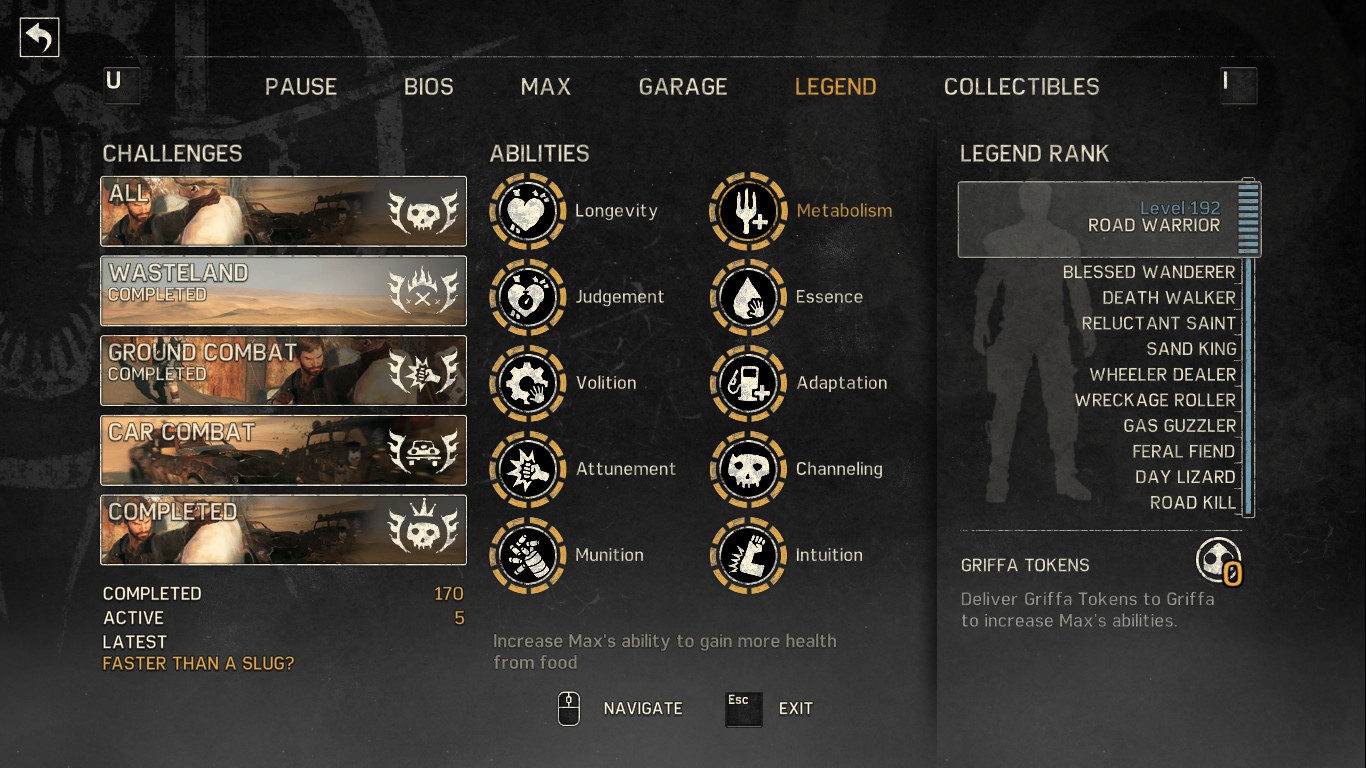This screenshot has width=1366, height=768.
Task: Click the back arrow in the corner
Action: 39,36
